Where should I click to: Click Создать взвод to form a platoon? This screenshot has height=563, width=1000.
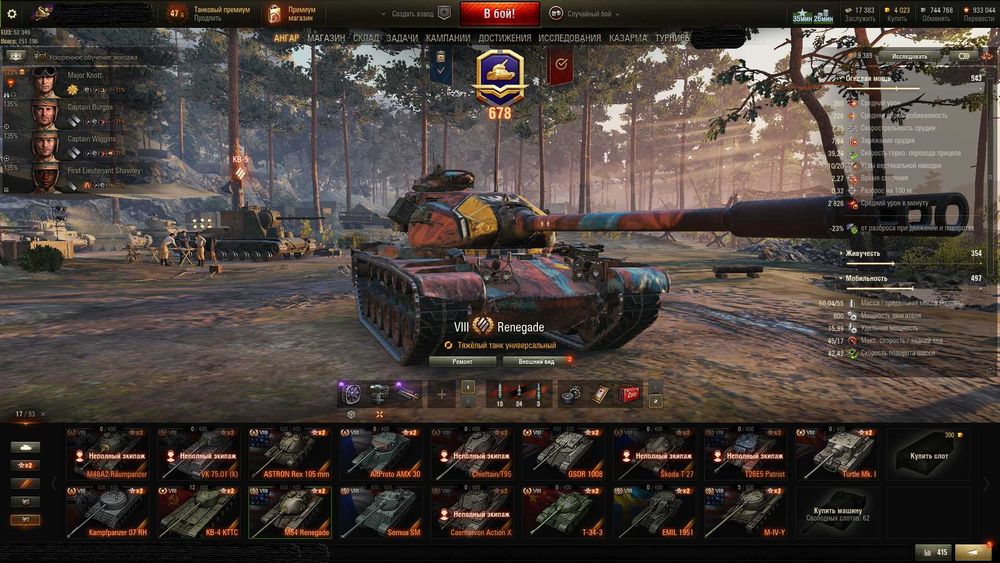pos(412,14)
